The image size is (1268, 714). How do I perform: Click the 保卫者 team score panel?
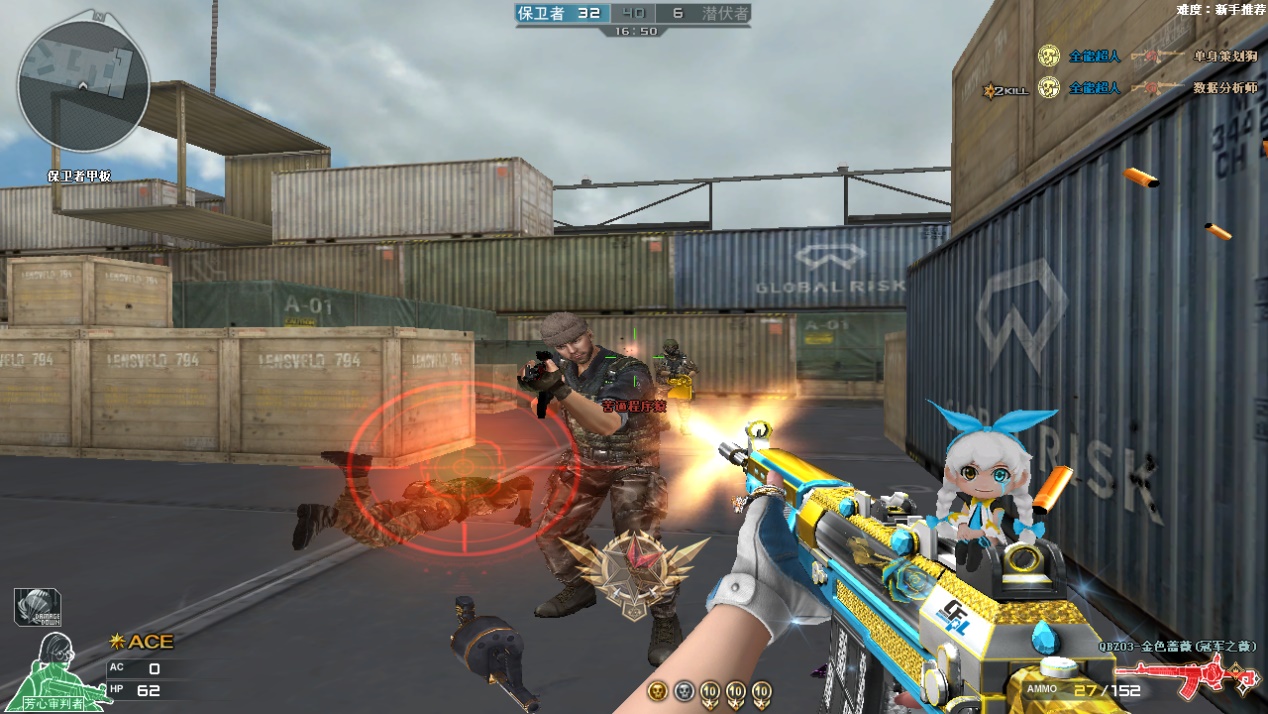tap(560, 13)
